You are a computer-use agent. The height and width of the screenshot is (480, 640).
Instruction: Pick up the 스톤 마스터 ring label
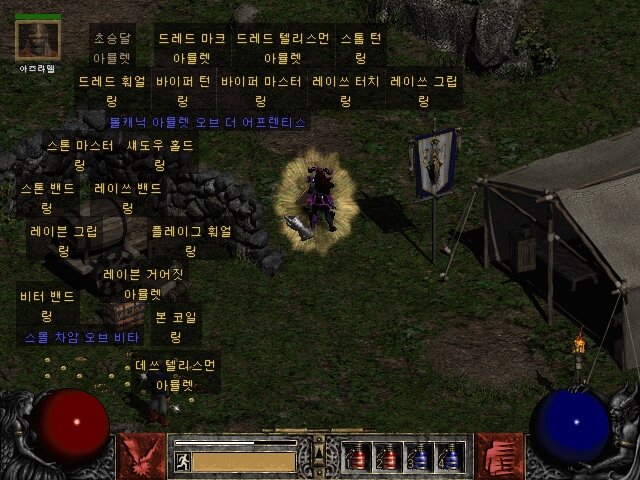pyautogui.click(x=80, y=155)
